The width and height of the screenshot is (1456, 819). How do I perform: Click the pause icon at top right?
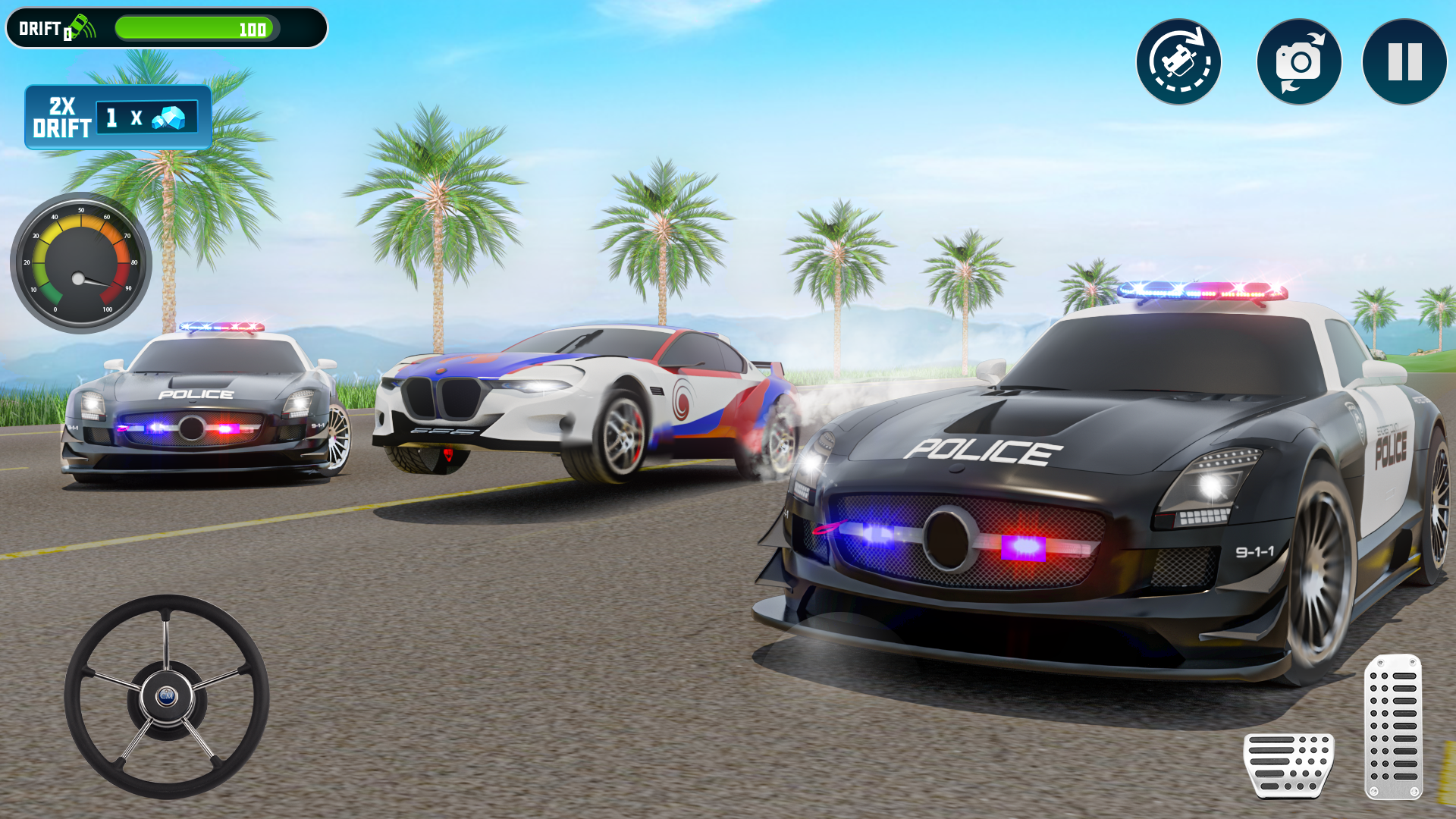1404,61
